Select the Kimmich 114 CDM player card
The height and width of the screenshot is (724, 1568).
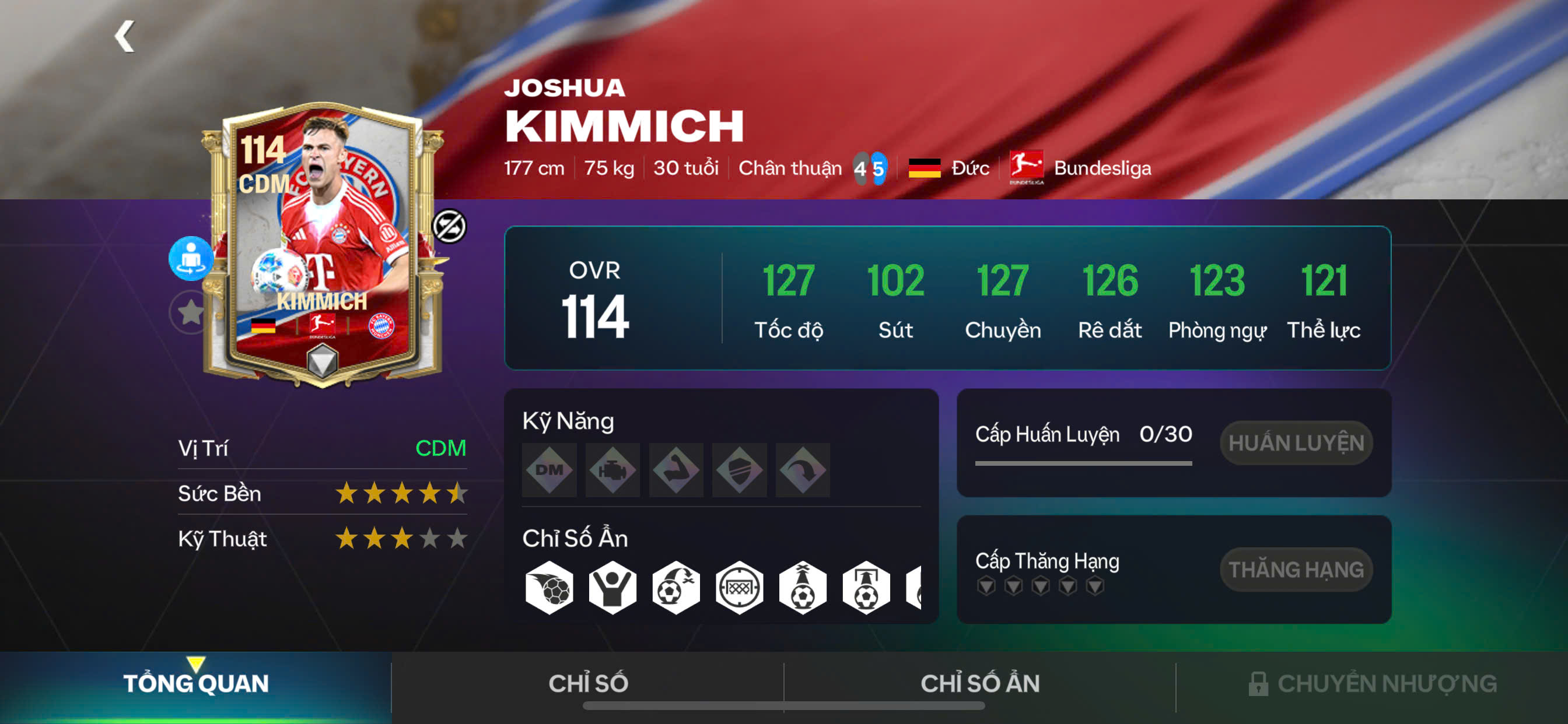323,243
